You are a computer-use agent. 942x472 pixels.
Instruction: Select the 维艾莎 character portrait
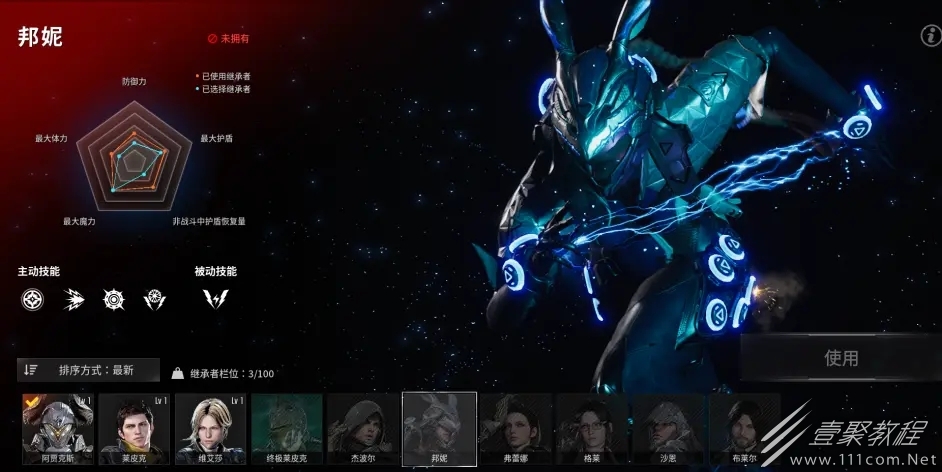210,428
